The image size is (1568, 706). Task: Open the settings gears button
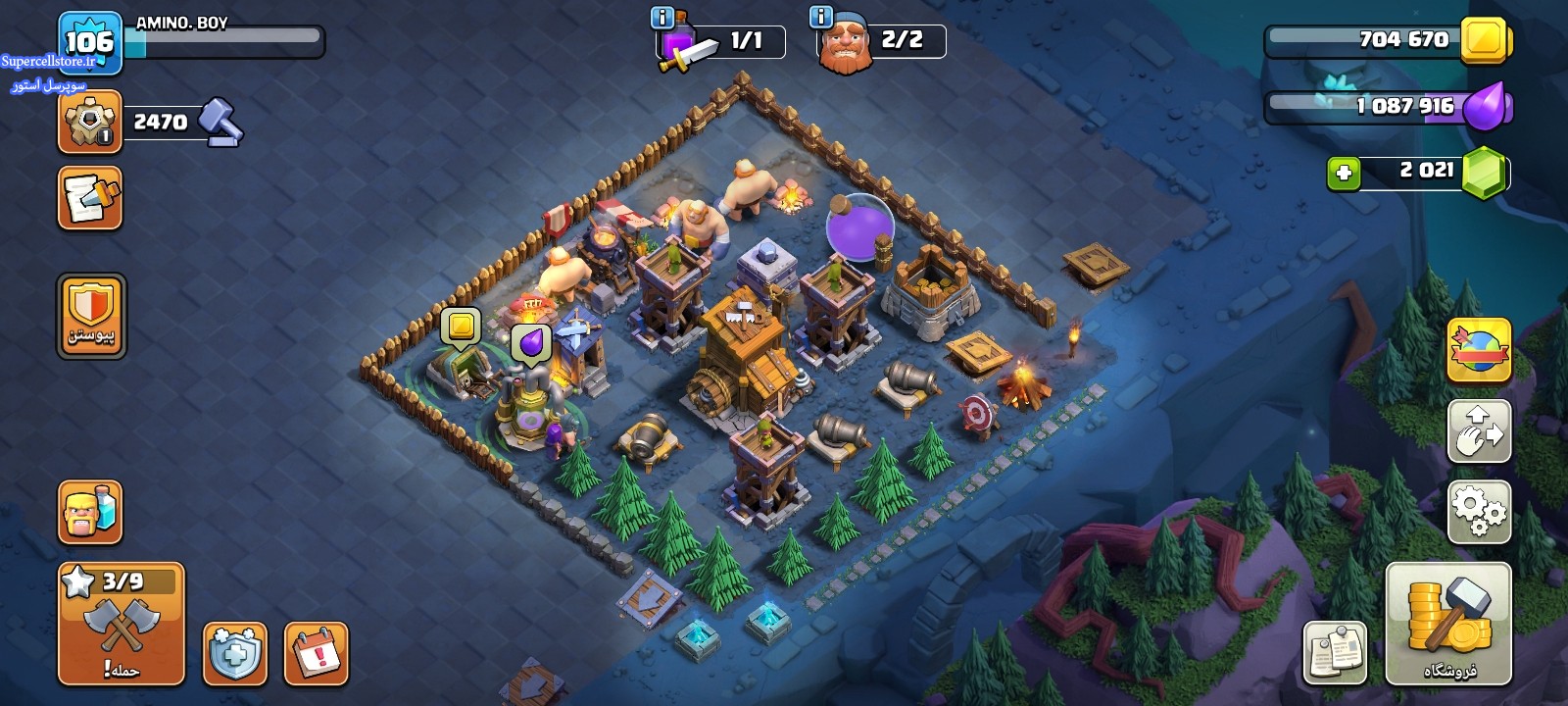pyautogui.click(x=1479, y=511)
